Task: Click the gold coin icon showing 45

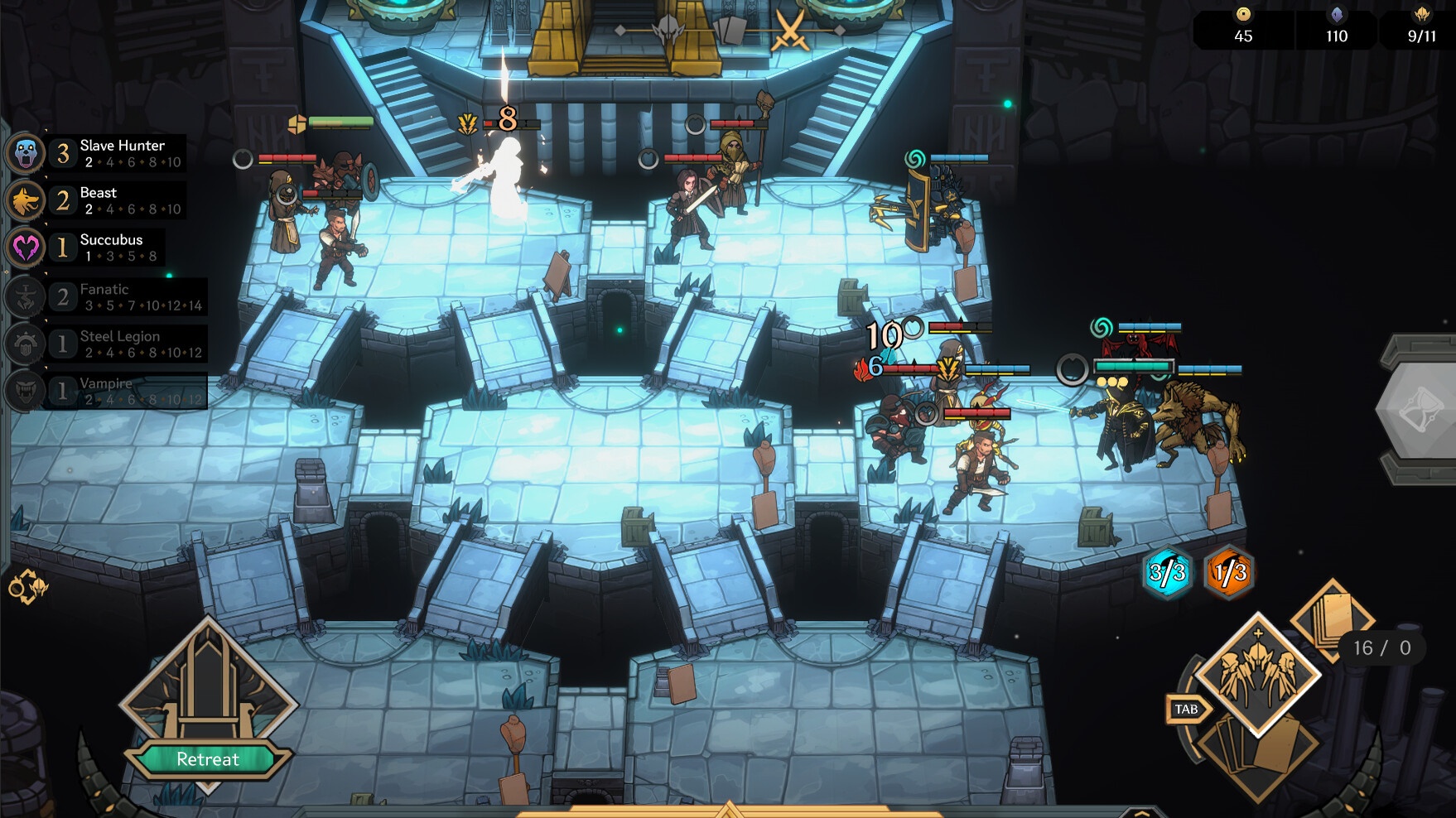Action: click(x=1242, y=14)
